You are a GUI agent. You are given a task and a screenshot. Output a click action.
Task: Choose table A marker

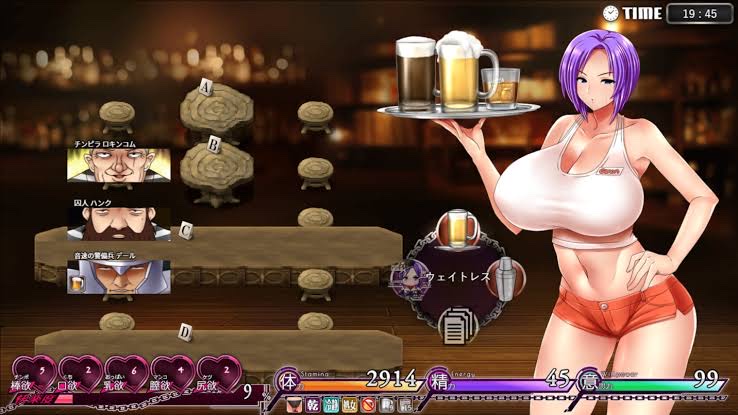pyautogui.click(x=207, y=86)
